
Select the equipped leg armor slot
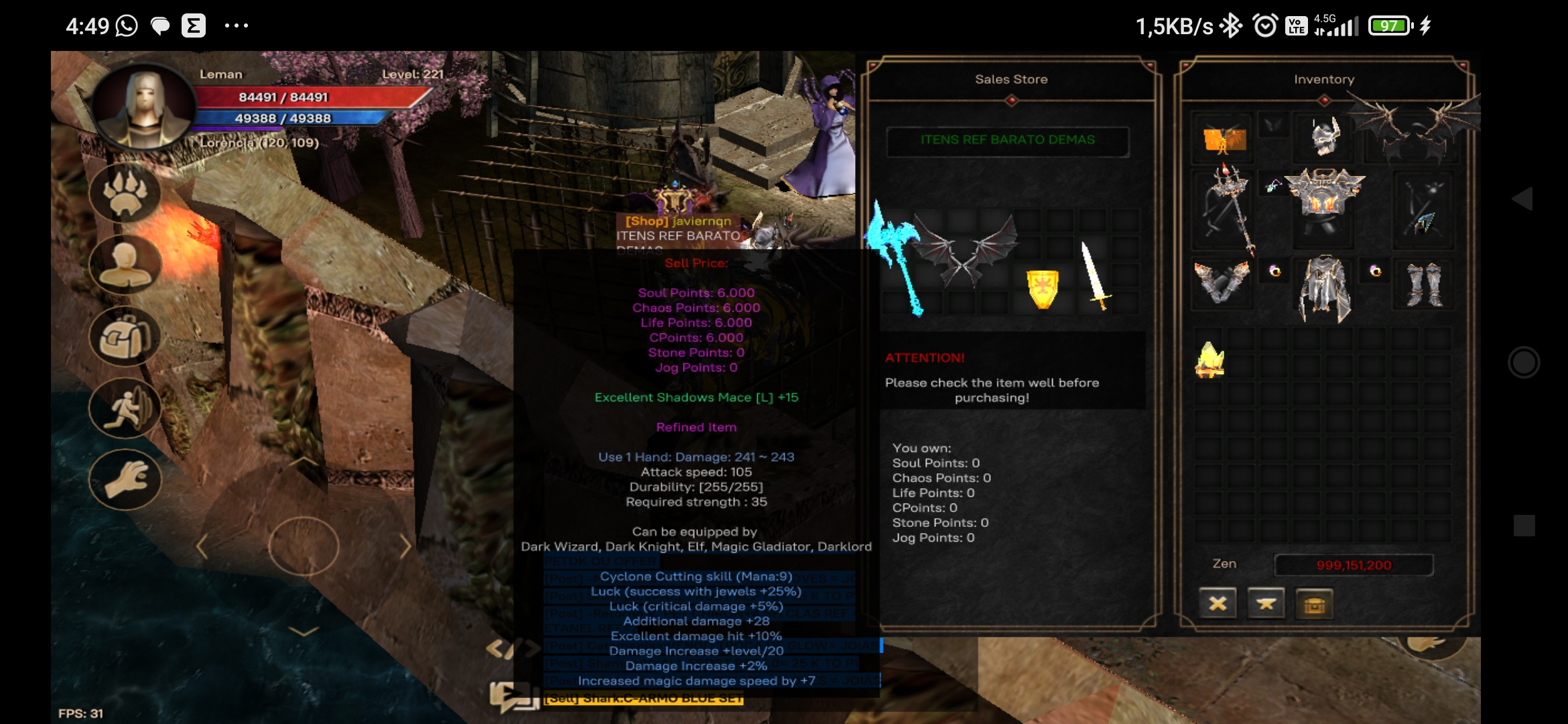tap(1324, 288)
